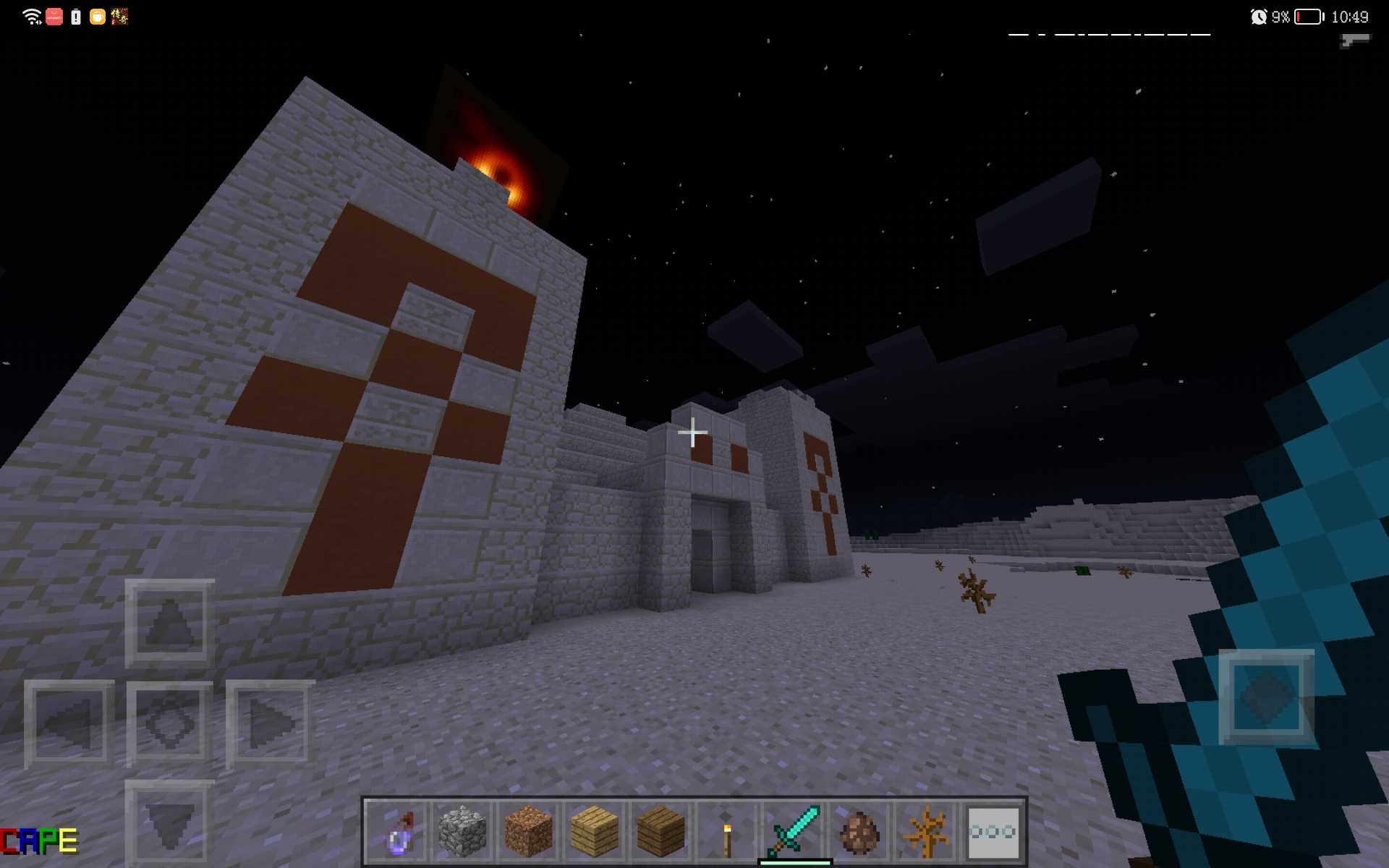The height and width of the screenshot is (868, 1389).
Task: Tap the move forward arrow button
Action: 170,624
